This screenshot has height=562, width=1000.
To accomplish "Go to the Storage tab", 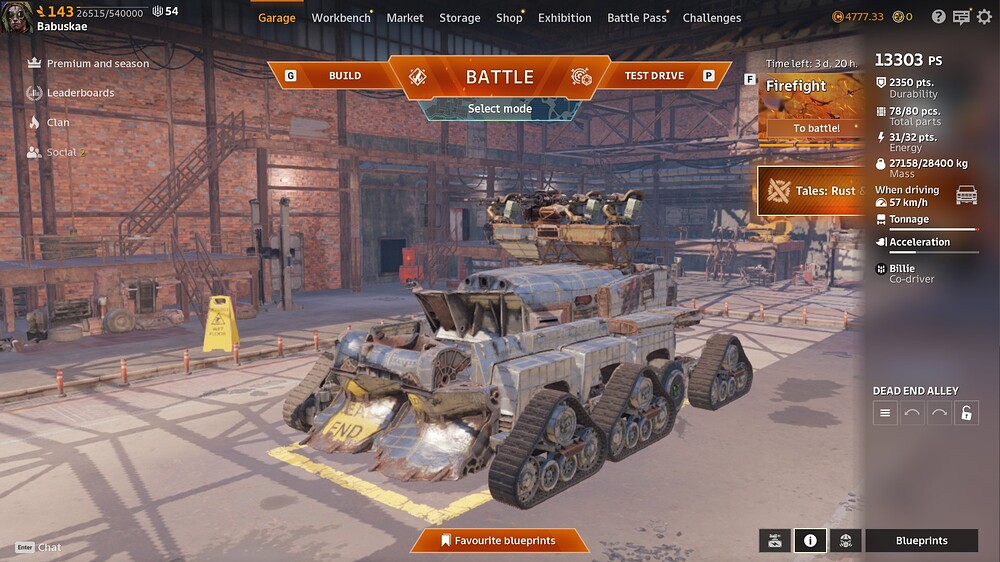I will 460,18.
